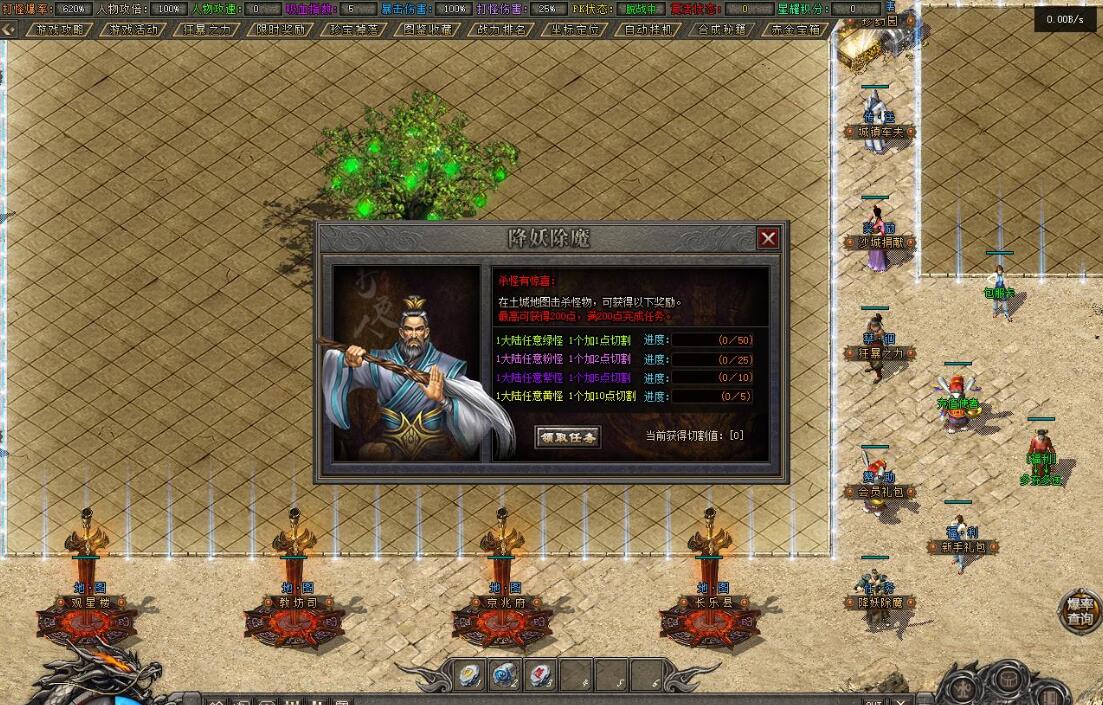Open the 游戏攻略 menu
1103x705 pixels.
click(x=58, y=30)
